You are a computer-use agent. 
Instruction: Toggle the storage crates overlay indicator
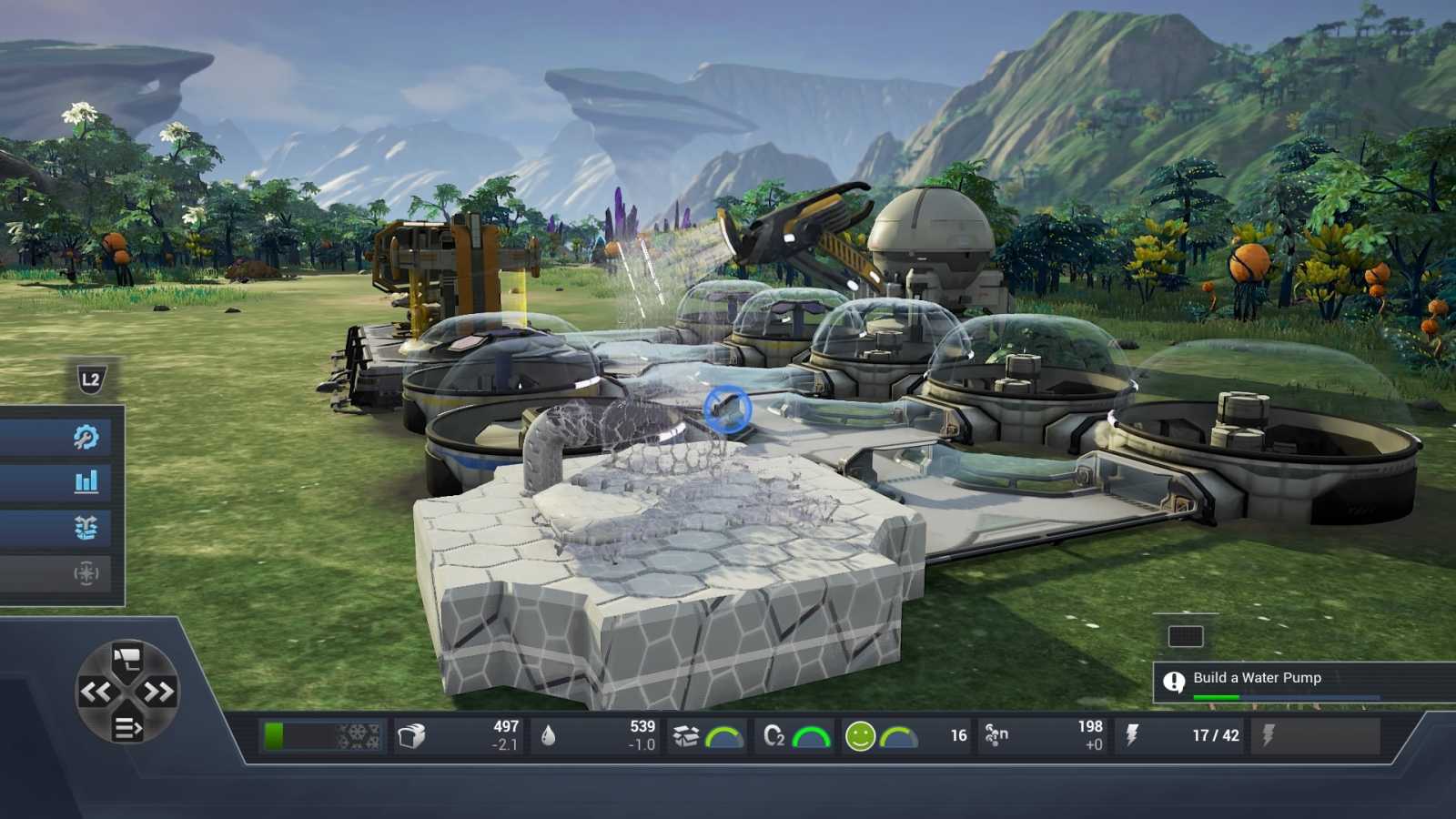tap(682, 733)
